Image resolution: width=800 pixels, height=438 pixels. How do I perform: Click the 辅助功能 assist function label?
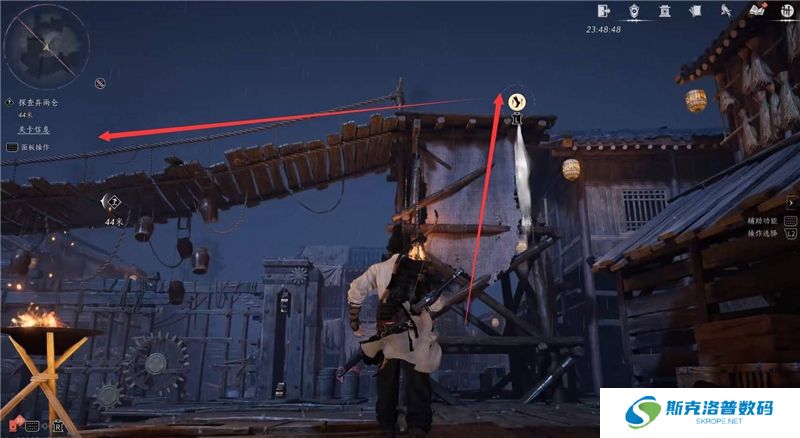(x=763, y=219)
